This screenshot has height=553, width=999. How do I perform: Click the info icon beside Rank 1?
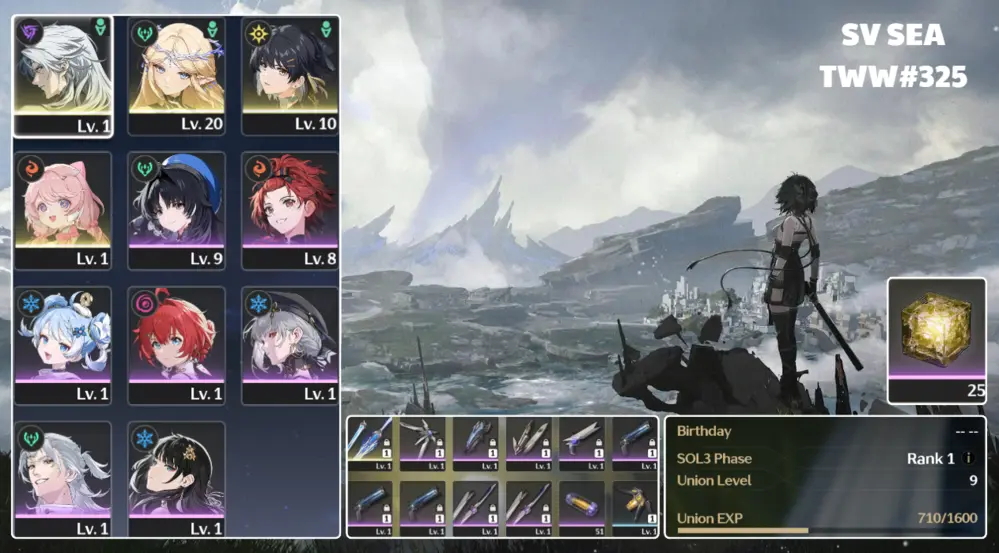(x=967, y=459)
